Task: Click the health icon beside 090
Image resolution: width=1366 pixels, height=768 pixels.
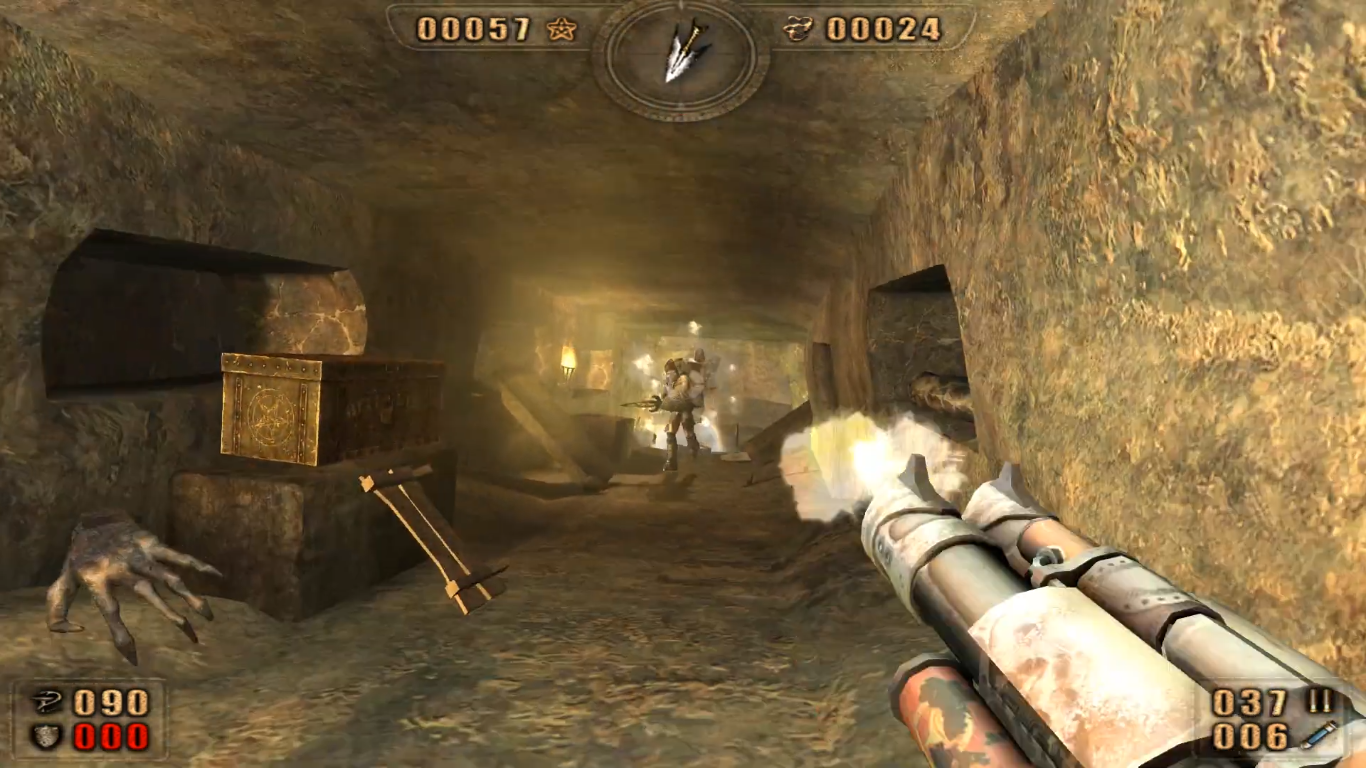Action: [45, 702]
